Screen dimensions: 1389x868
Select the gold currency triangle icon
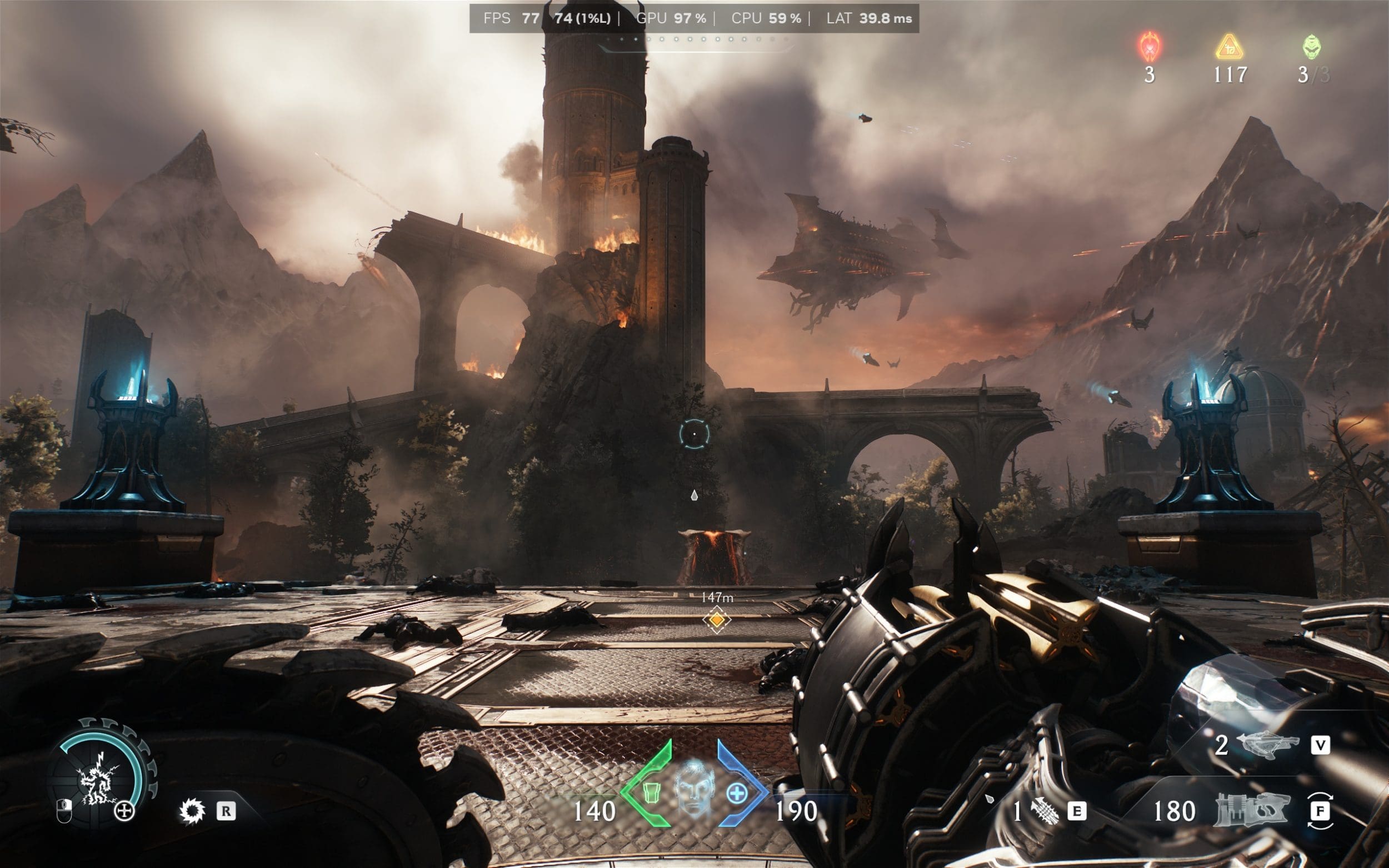tap(1230, 47)
